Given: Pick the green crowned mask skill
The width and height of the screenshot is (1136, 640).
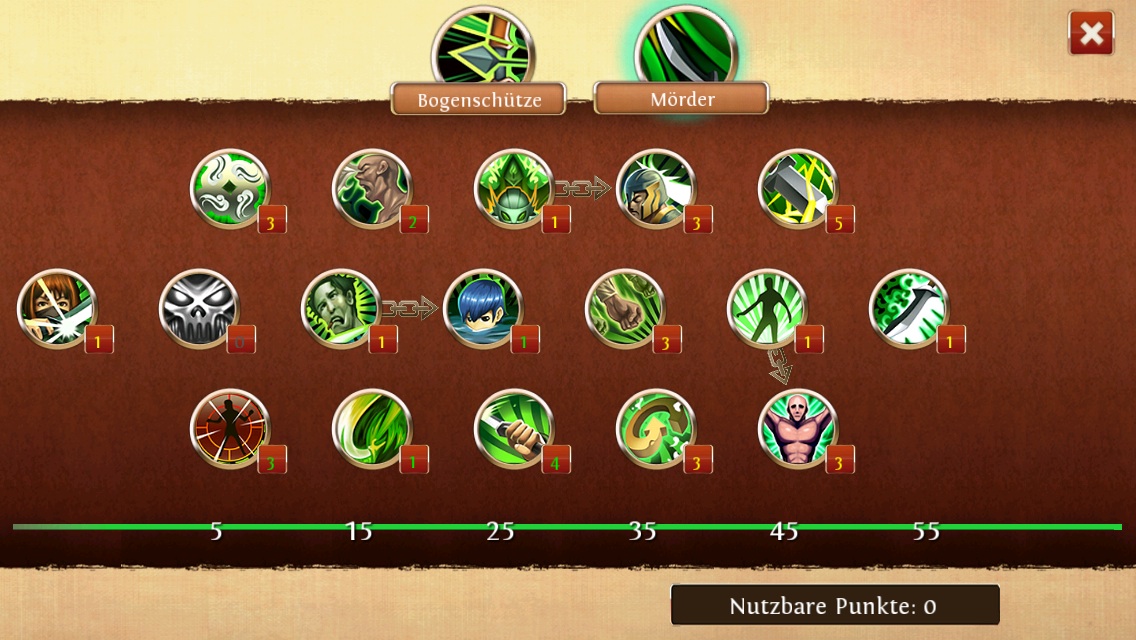Looking at the screenshot, I should pos(514,188).
